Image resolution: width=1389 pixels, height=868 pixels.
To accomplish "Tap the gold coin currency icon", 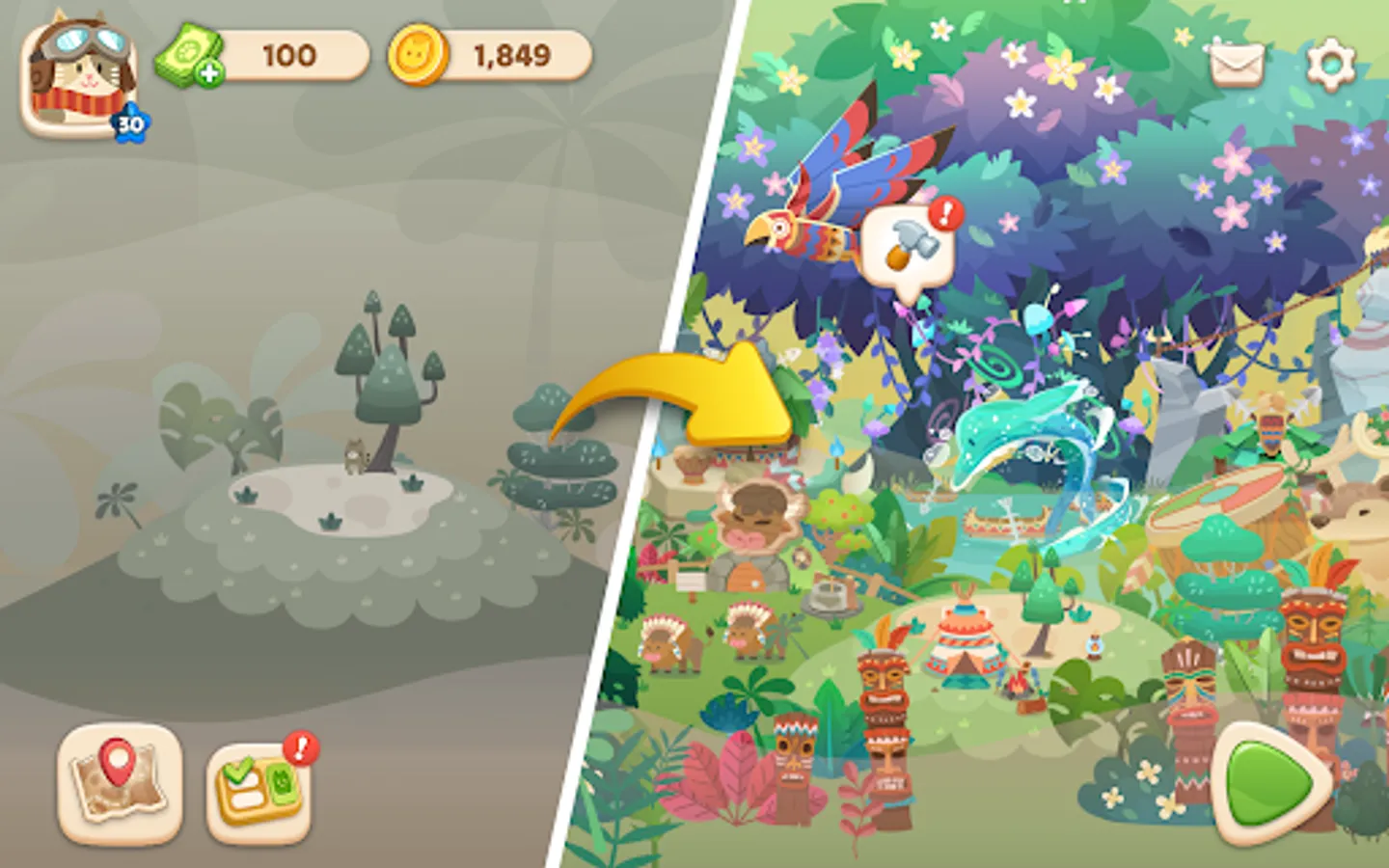I will pos(419,58).
